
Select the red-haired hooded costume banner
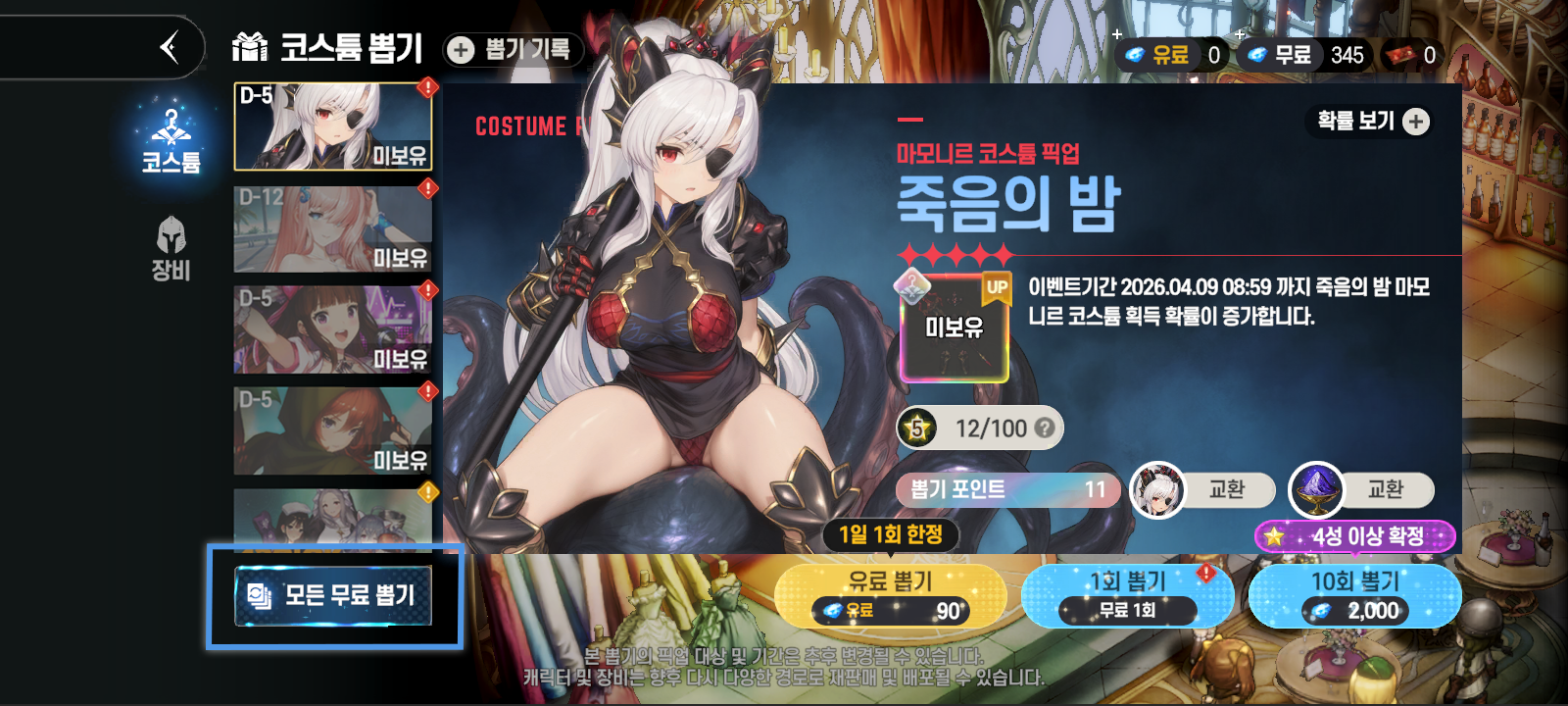click(332, 430)
